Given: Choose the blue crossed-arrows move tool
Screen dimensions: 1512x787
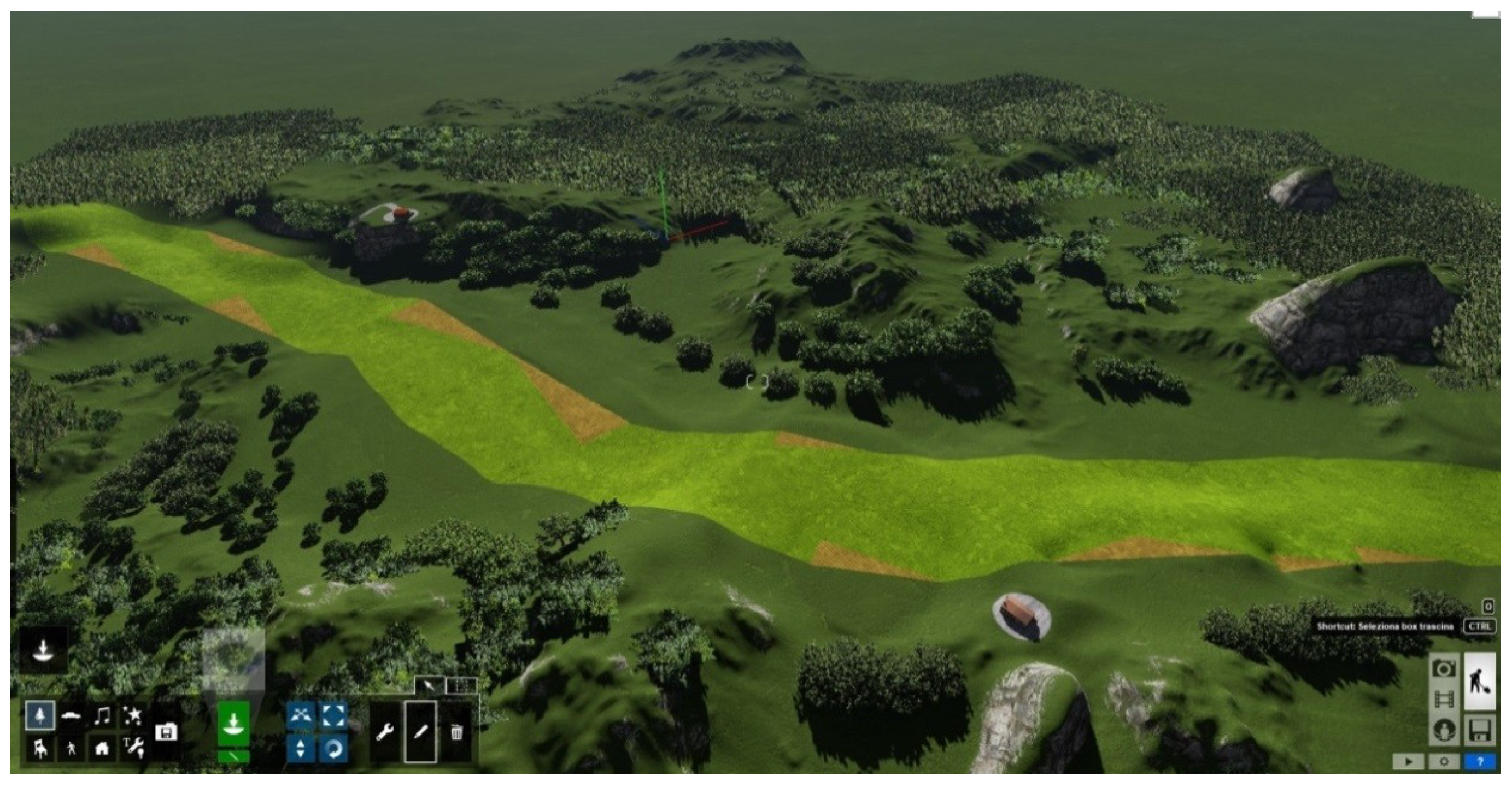Looking at the screenshot, I should tap(301, 715).
